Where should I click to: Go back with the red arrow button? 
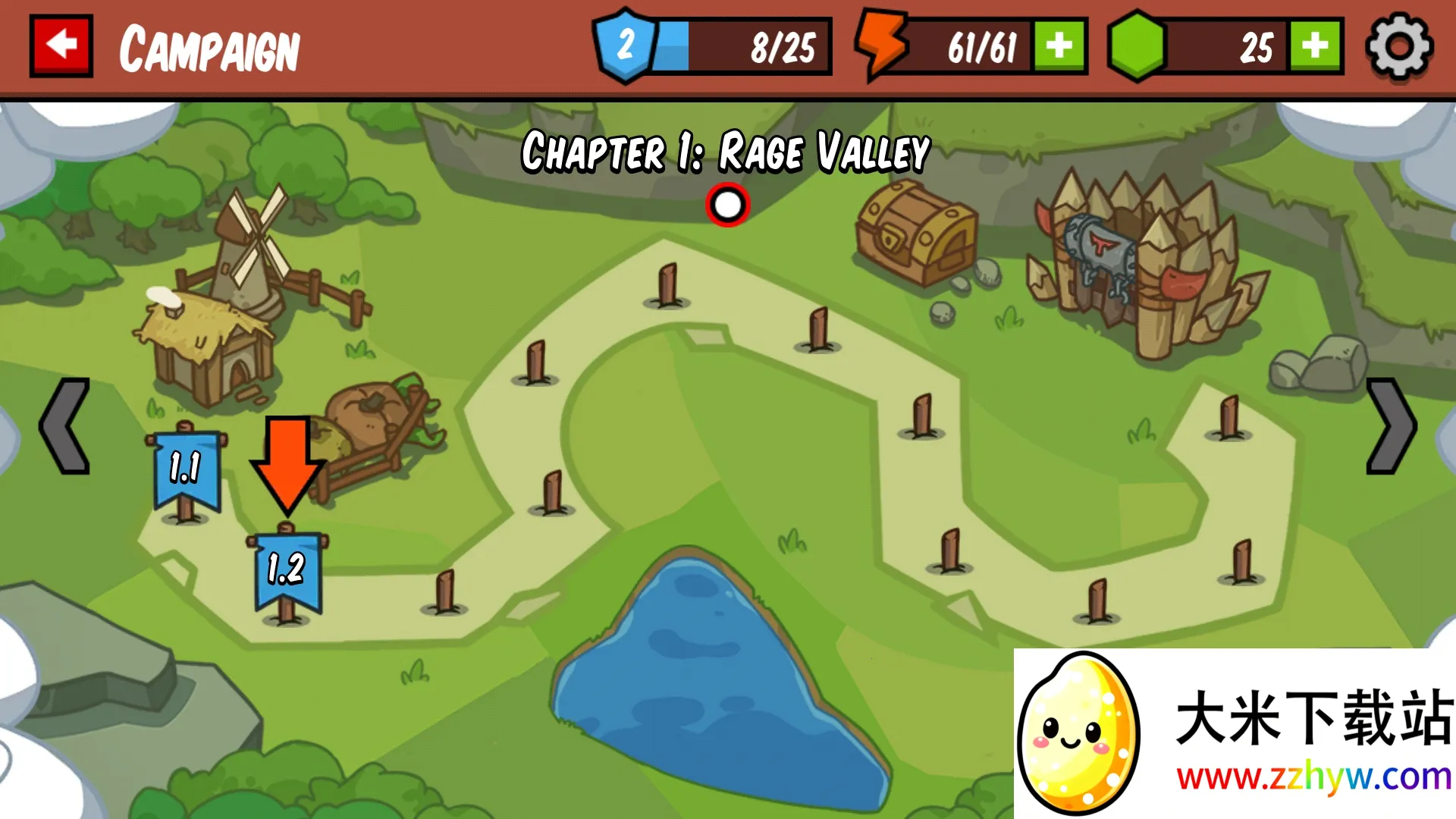pyautogui.click(x=61, y=45)
